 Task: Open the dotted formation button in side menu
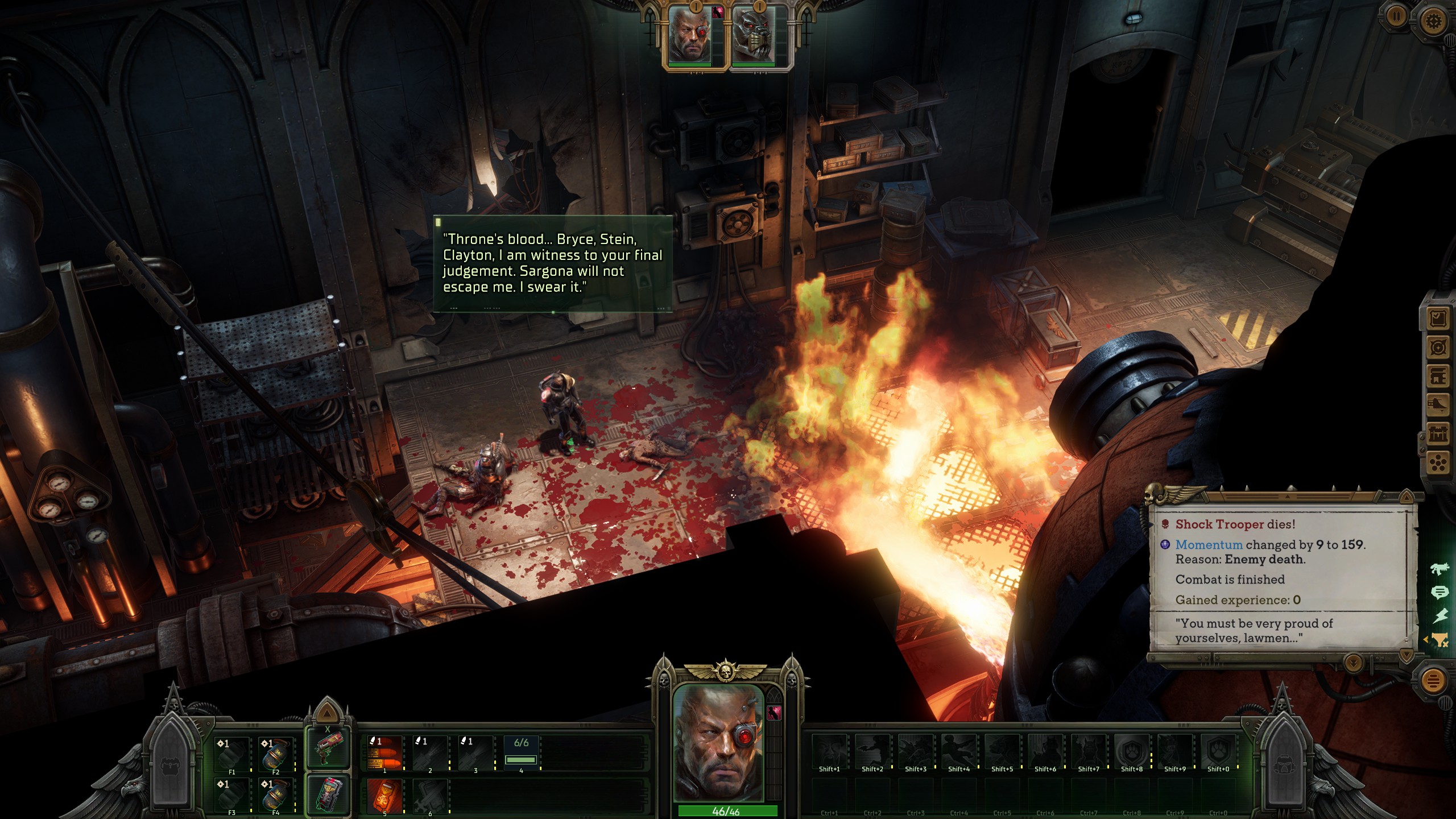tap(1438, 464)
